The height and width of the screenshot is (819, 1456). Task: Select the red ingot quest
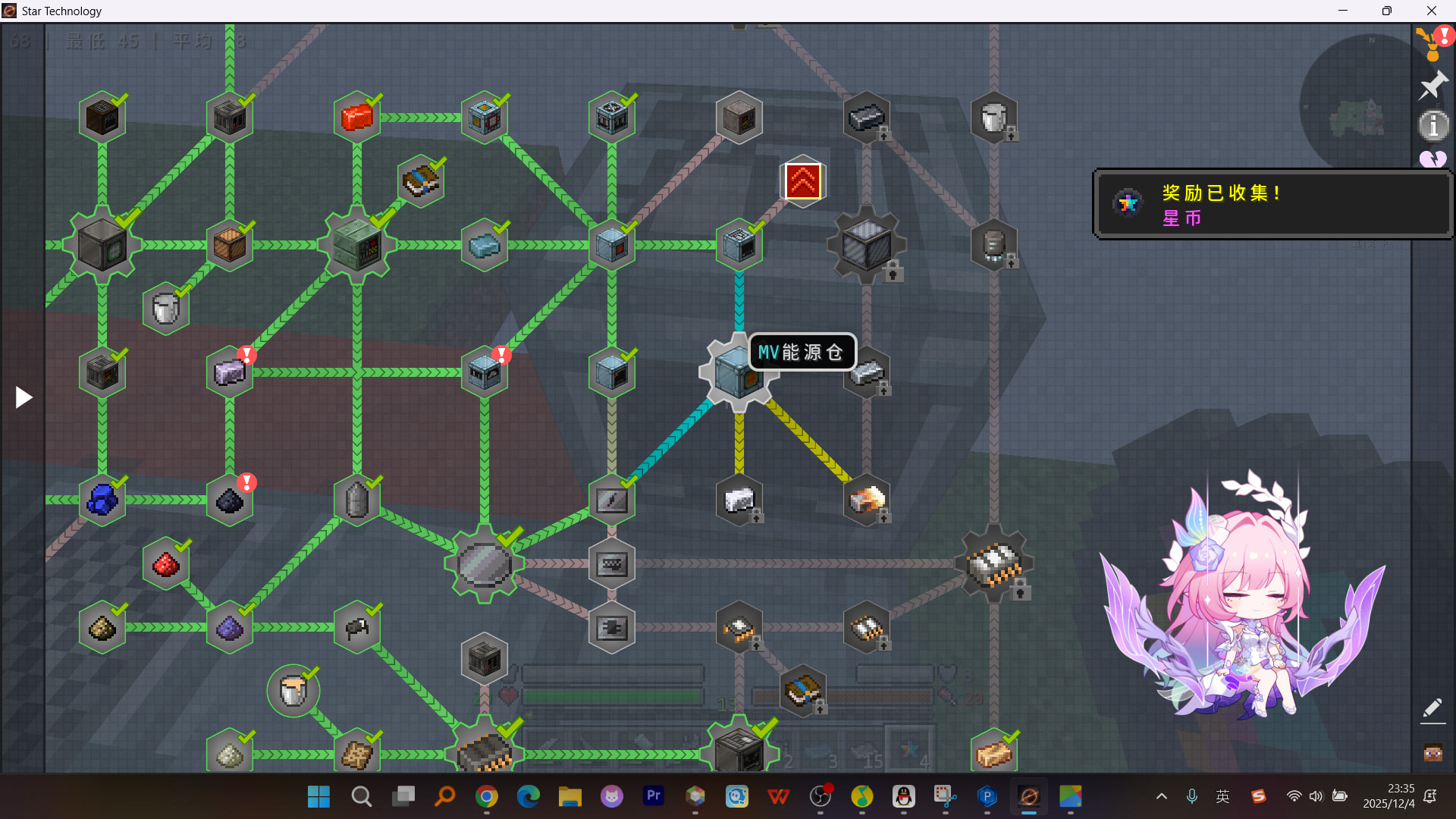[x=356, y=118]
